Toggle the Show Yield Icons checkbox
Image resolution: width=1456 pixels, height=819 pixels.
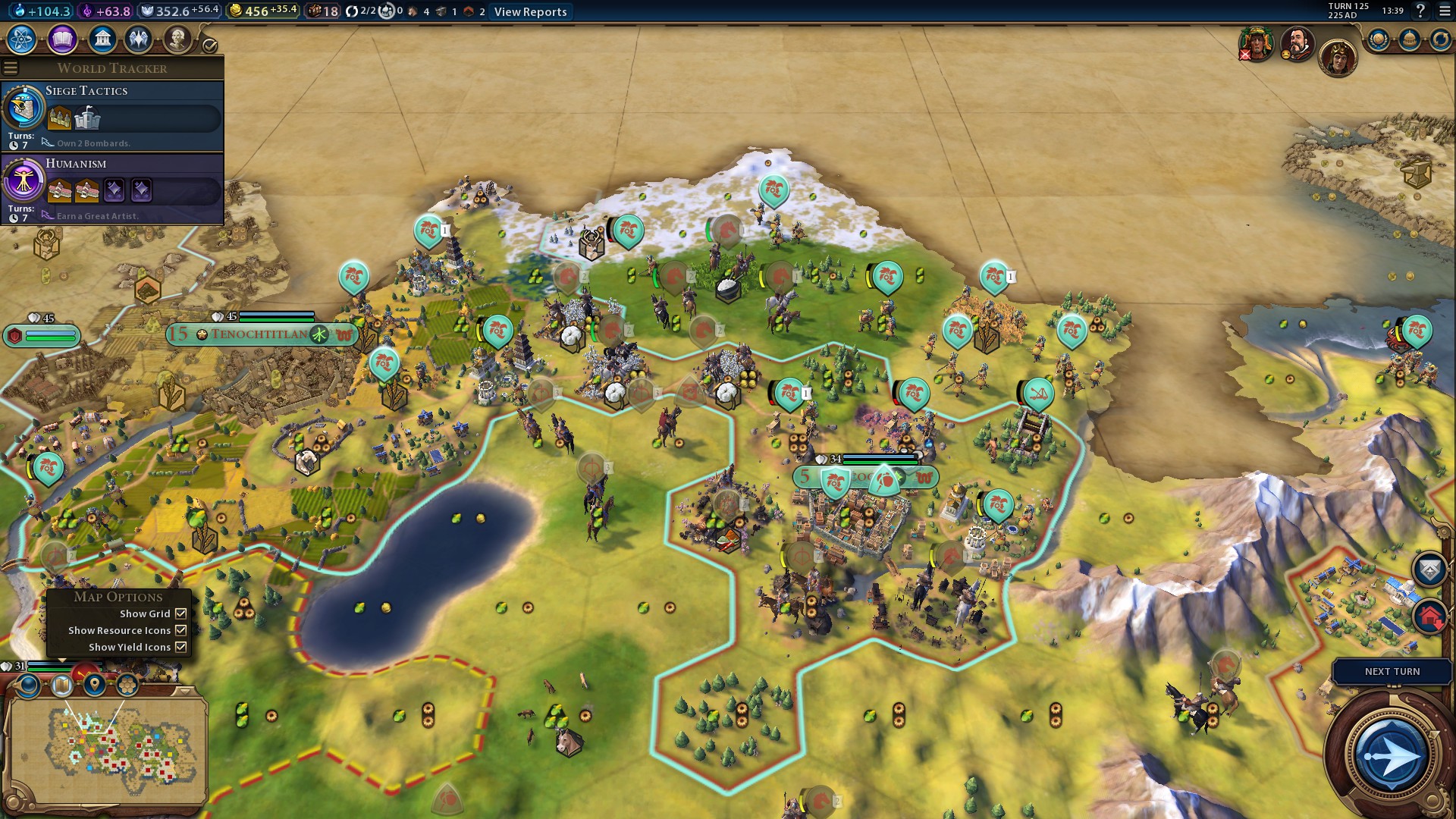tap(181, 647)
